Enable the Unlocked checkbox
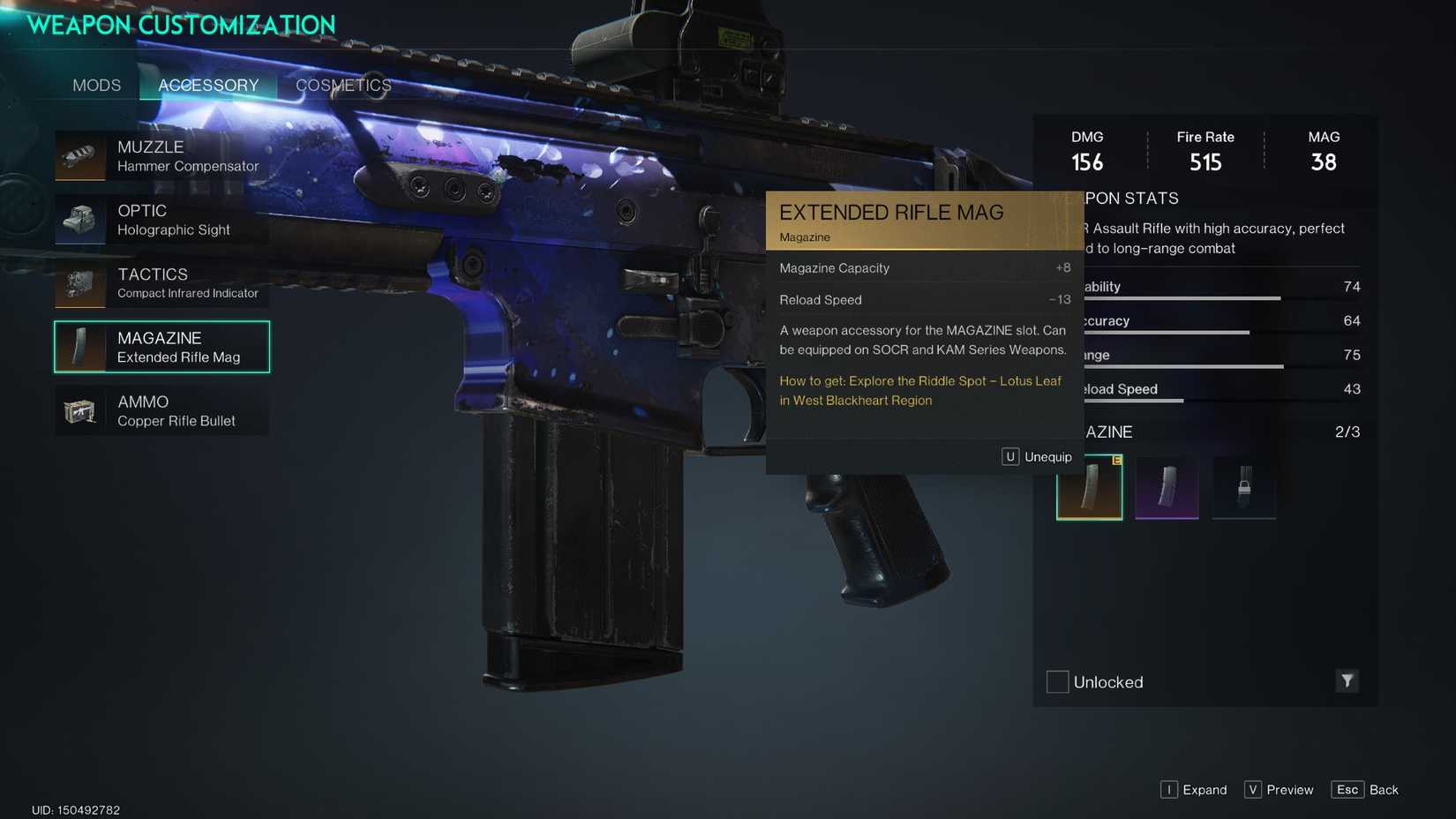This screenshot has height=819, width=1456. pyautogui.click(x=1056, y=681)
